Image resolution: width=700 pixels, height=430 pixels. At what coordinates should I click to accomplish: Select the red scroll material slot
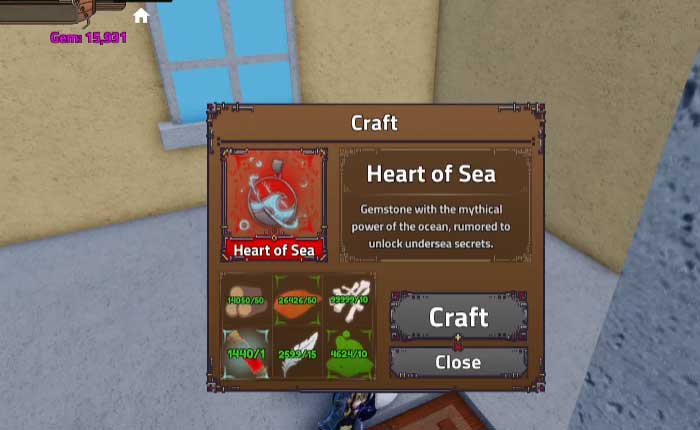[x=246, y=352]
